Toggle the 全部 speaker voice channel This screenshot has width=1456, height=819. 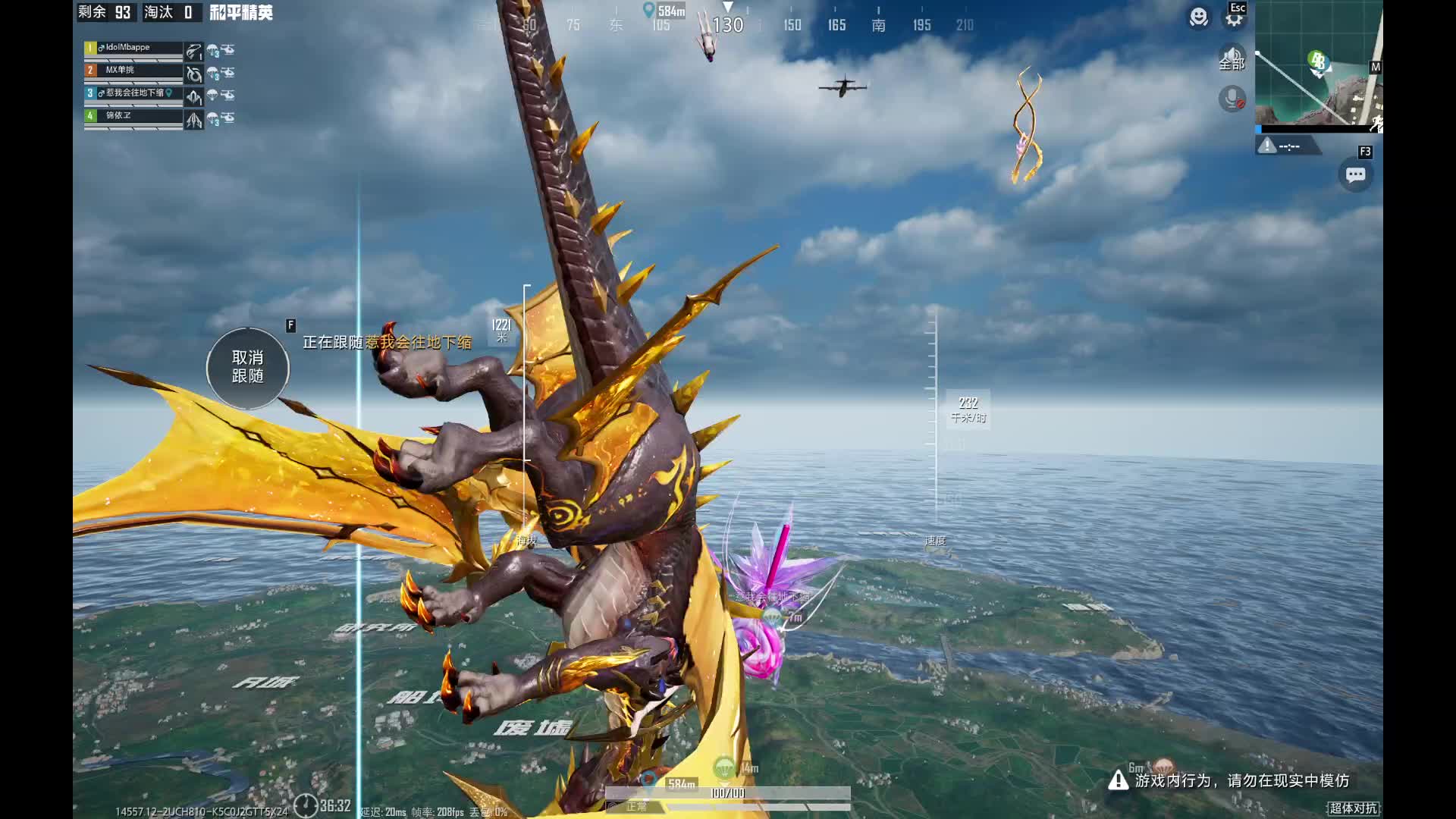tap(1232, 58)
